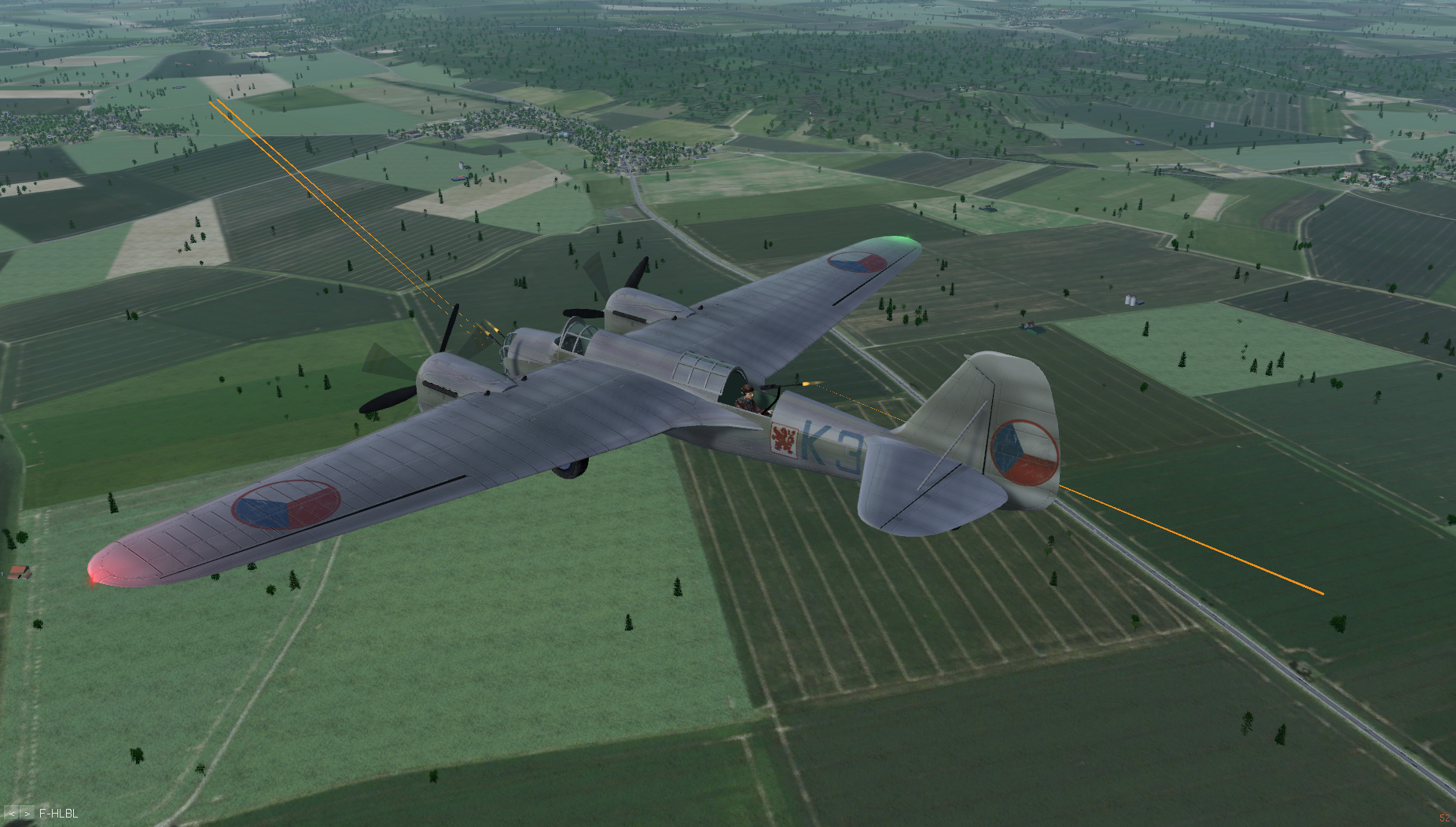Click the previous aircraft arrow button

(x=13, y=814)
